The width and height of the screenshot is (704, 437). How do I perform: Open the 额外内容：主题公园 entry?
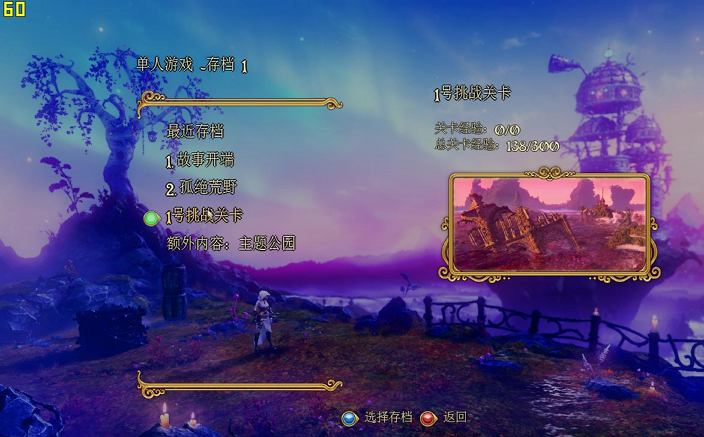(231, 243)
